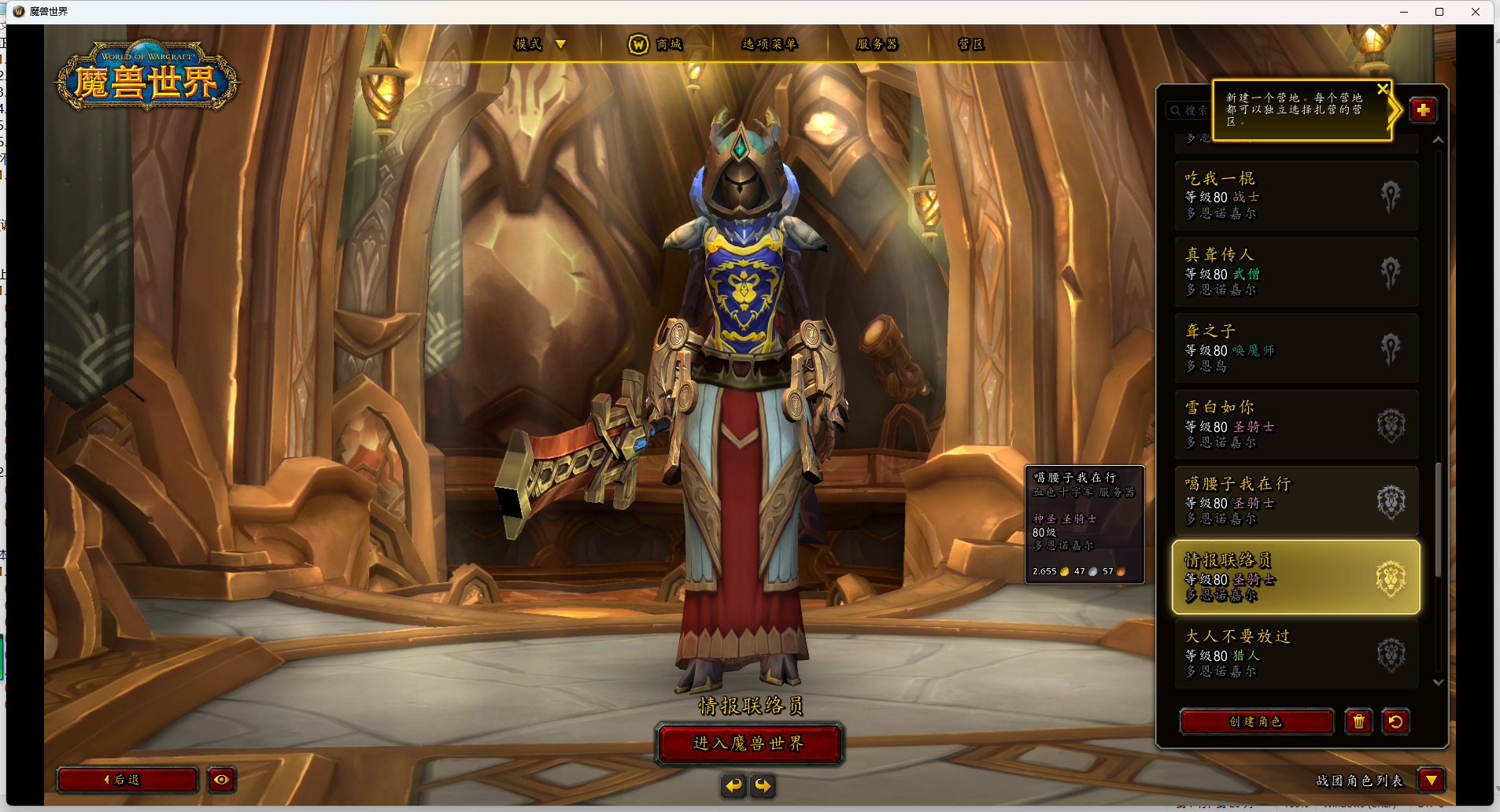Screen dimensions: 1500x812
Task: Enter the game with 进入魔兽世界 button
Action: click(748, 744)
